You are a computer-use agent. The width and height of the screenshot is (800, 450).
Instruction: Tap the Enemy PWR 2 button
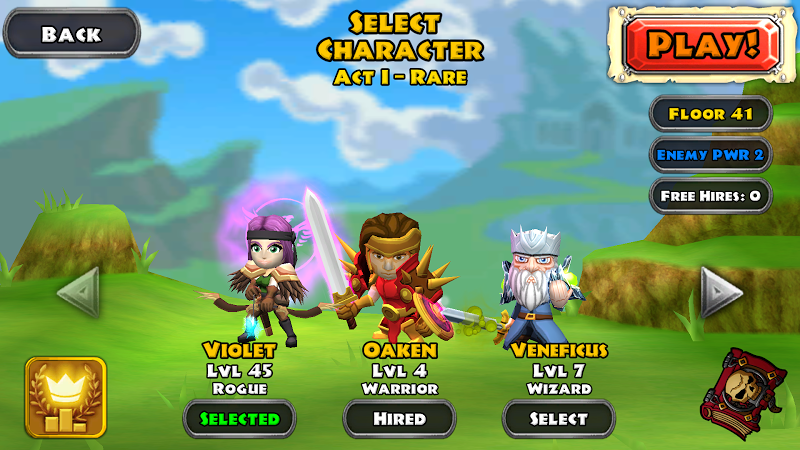(711, 155)
